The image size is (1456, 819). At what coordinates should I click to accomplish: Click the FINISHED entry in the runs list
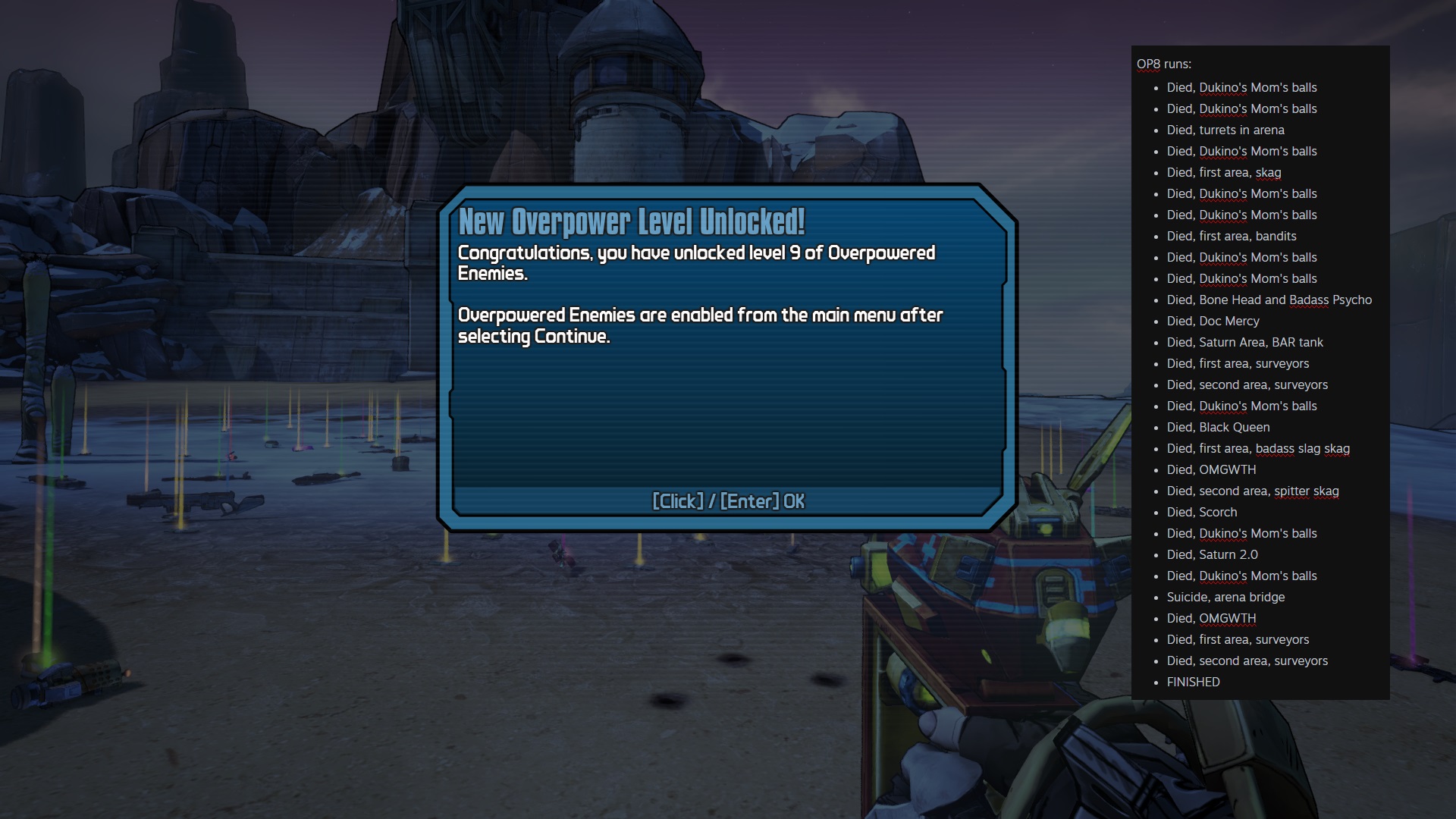[1193, 682]
